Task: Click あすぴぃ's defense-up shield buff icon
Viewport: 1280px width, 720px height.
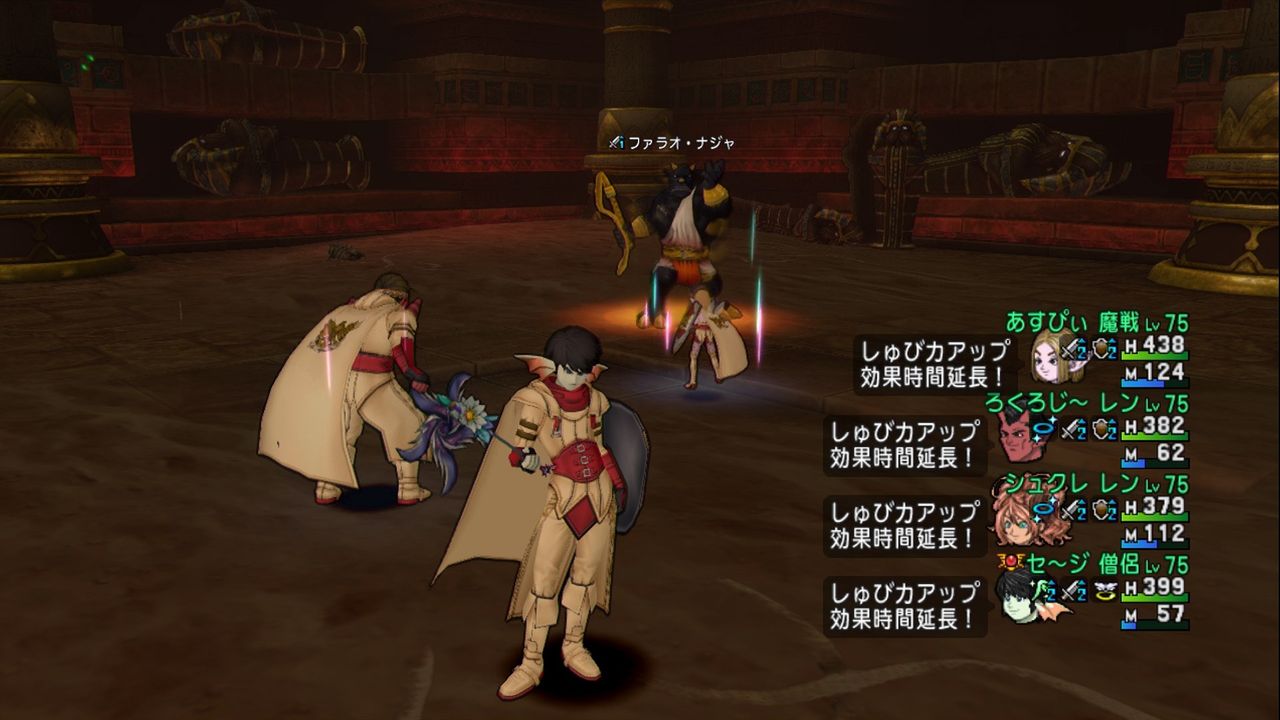Action: pos(1101,348)
